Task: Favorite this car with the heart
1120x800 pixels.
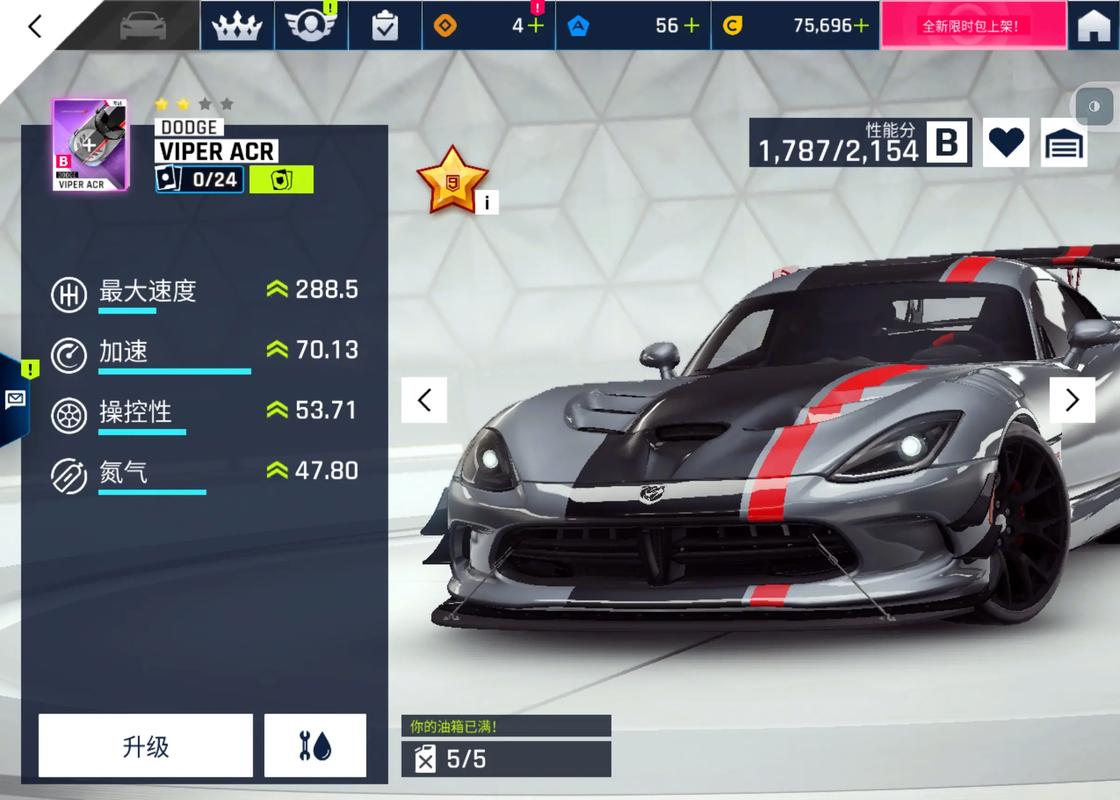Action: click(1006, 143)
